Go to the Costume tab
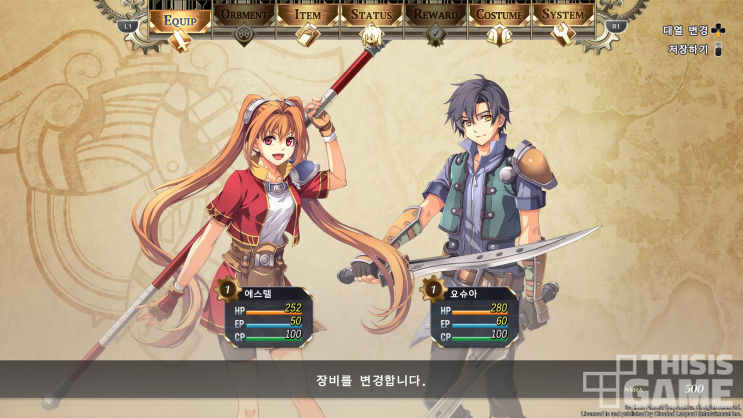This screenshot has height=418, width=743. pyautogui.click(x=498, y=17)
